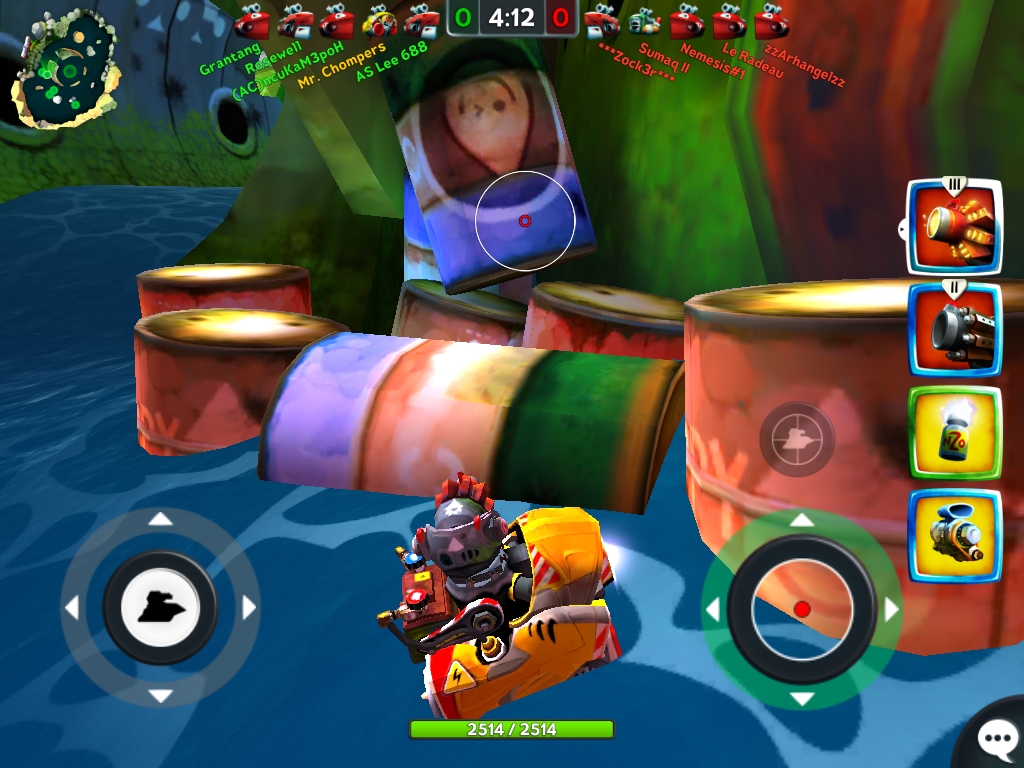Select the red cannon weapon slot

953,228
